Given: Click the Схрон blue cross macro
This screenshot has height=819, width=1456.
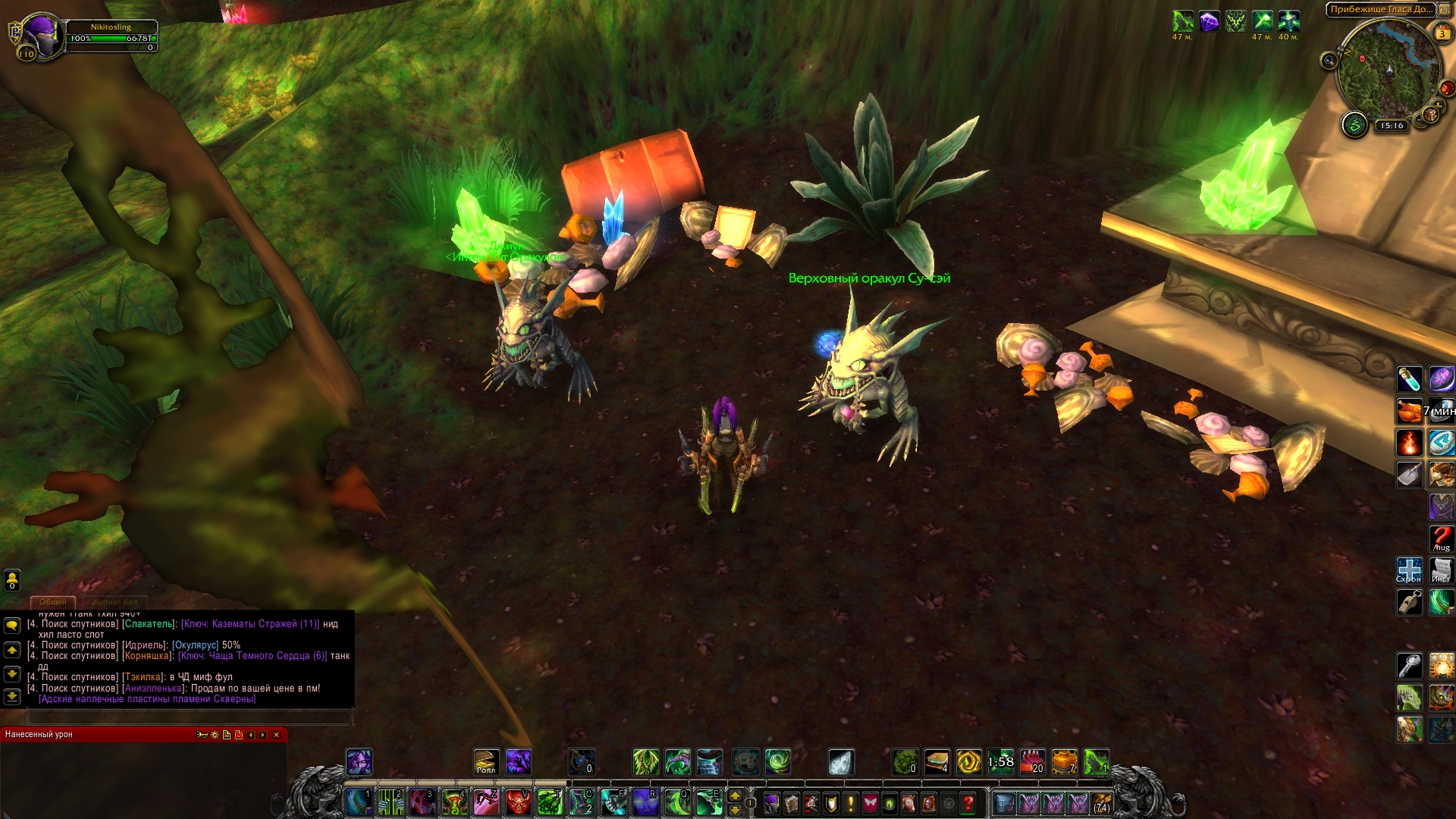Looking at the screenshot, I should 1409,570.
